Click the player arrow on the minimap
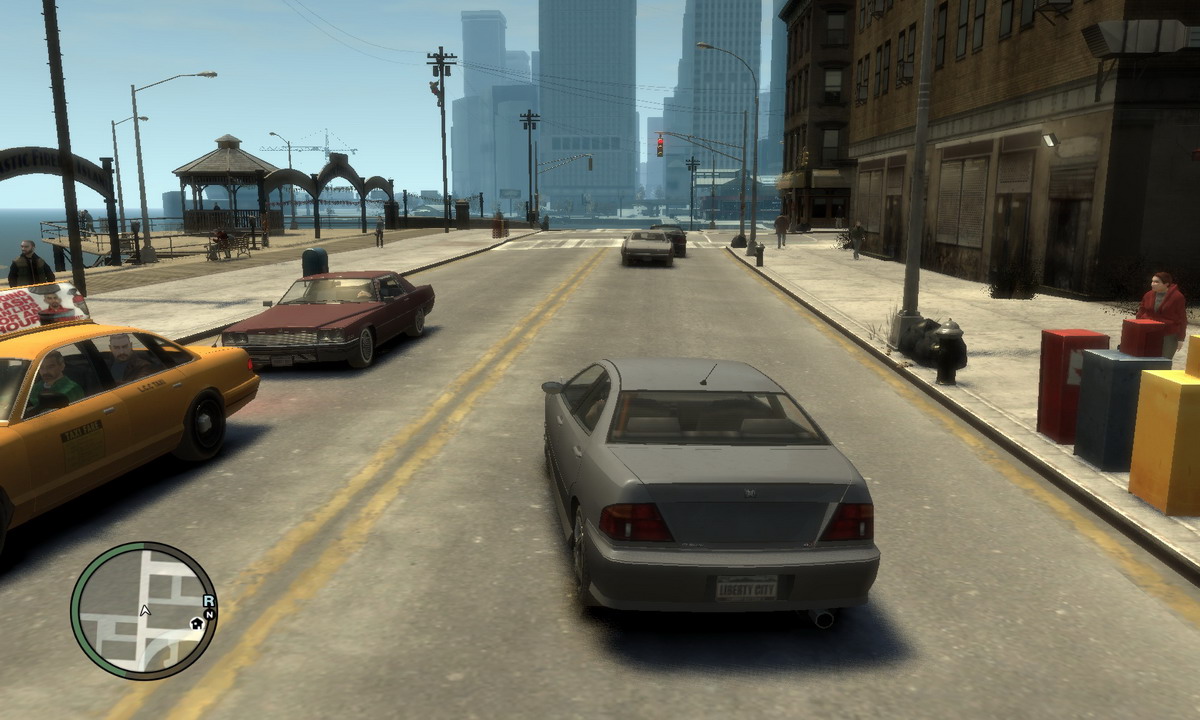 (x=146, y=609)
